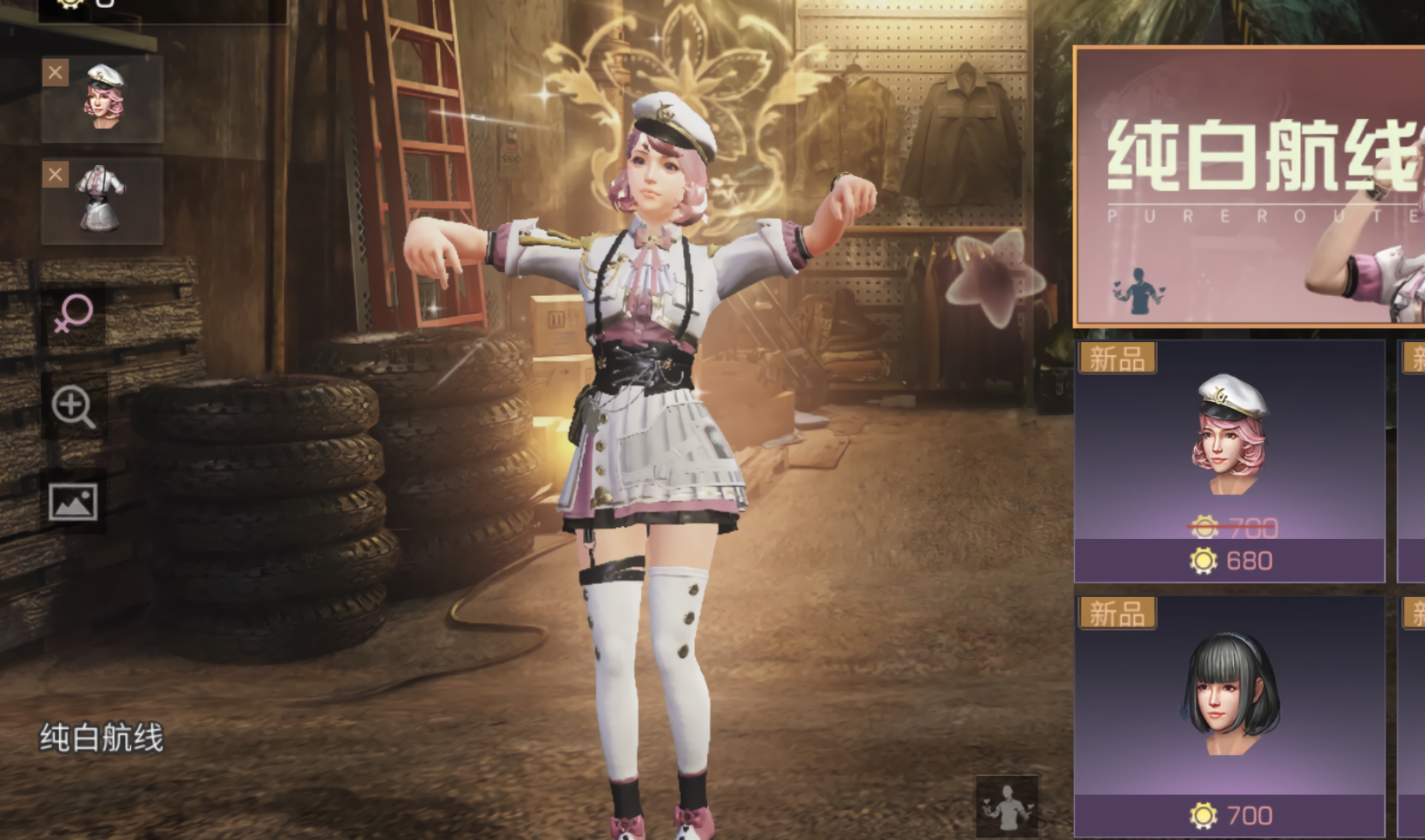Play the emote pose button below the character
Screen dimensions: 1425x840
[1007, 806]
